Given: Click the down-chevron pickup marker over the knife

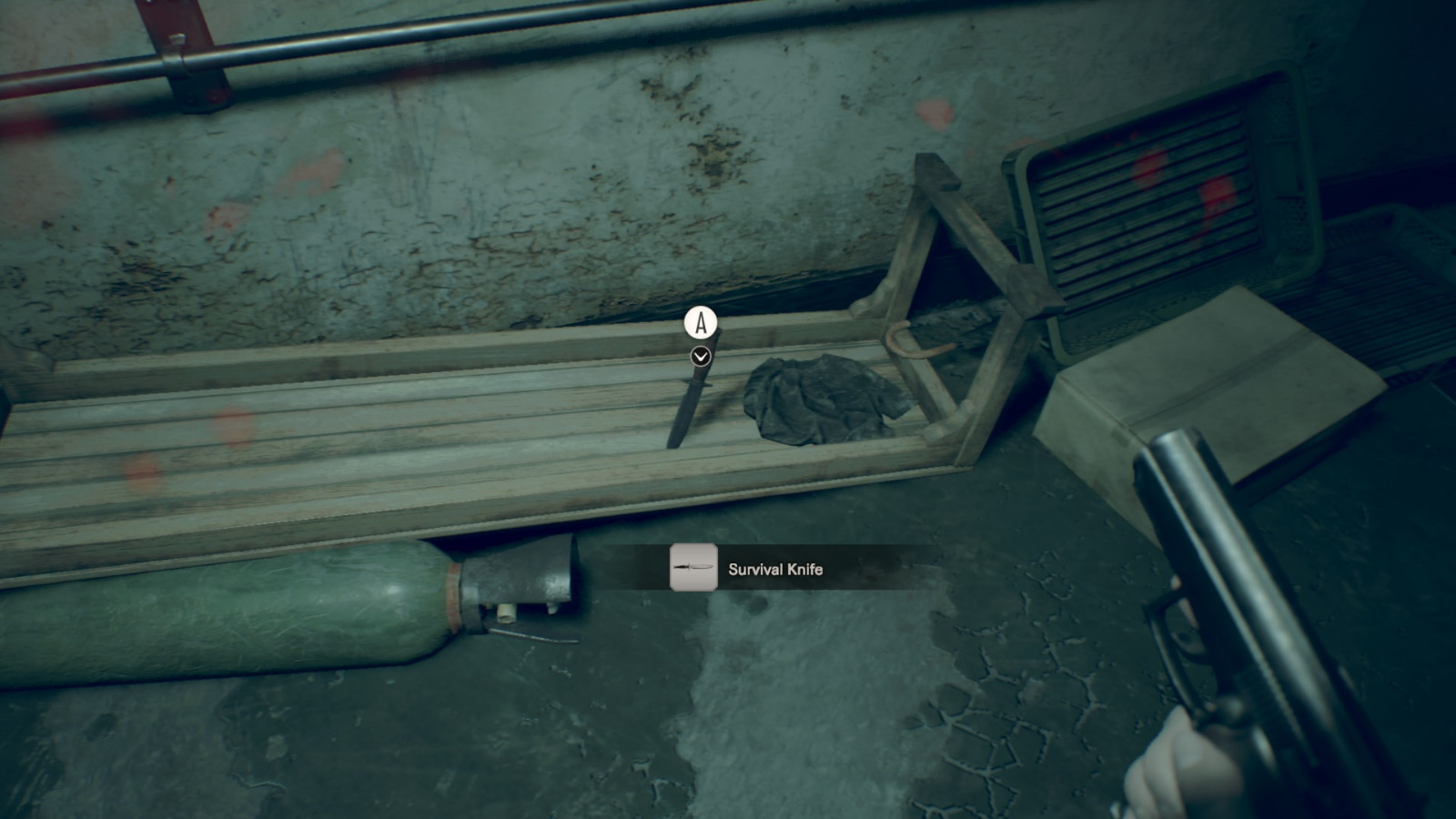Looking at the screenshot, I should pos(700,357).
